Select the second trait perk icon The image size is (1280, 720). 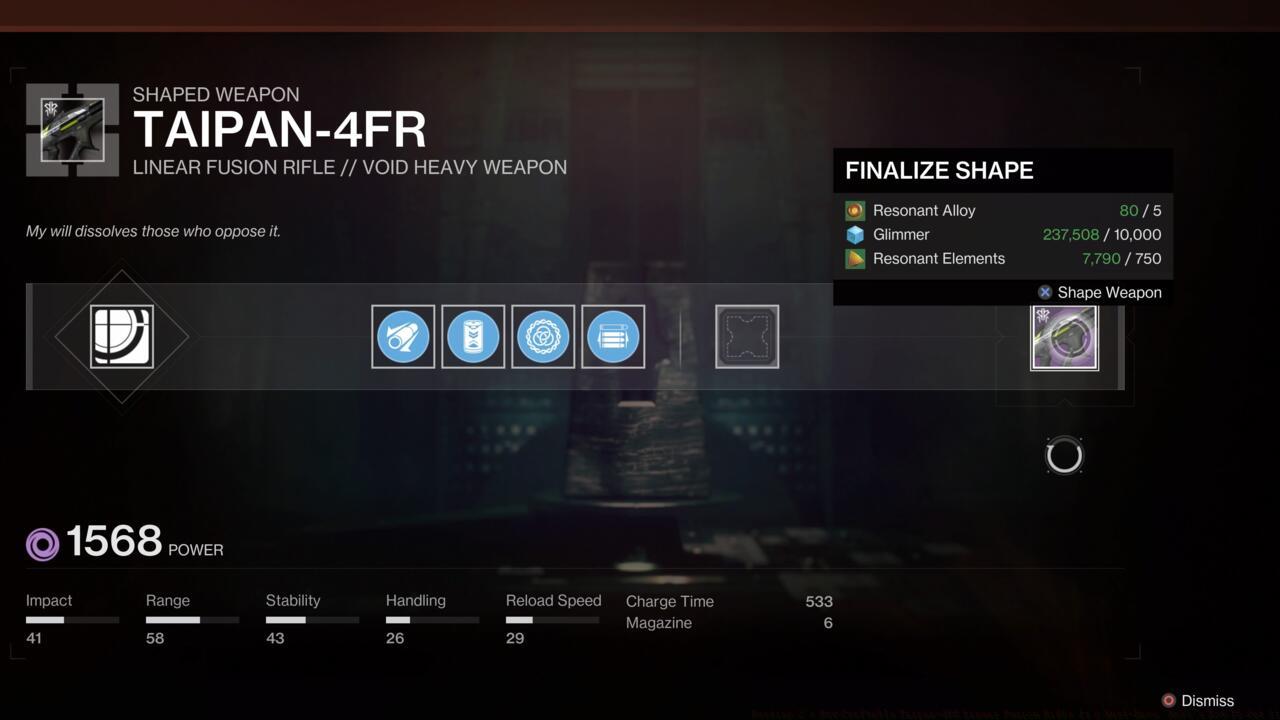613,336
